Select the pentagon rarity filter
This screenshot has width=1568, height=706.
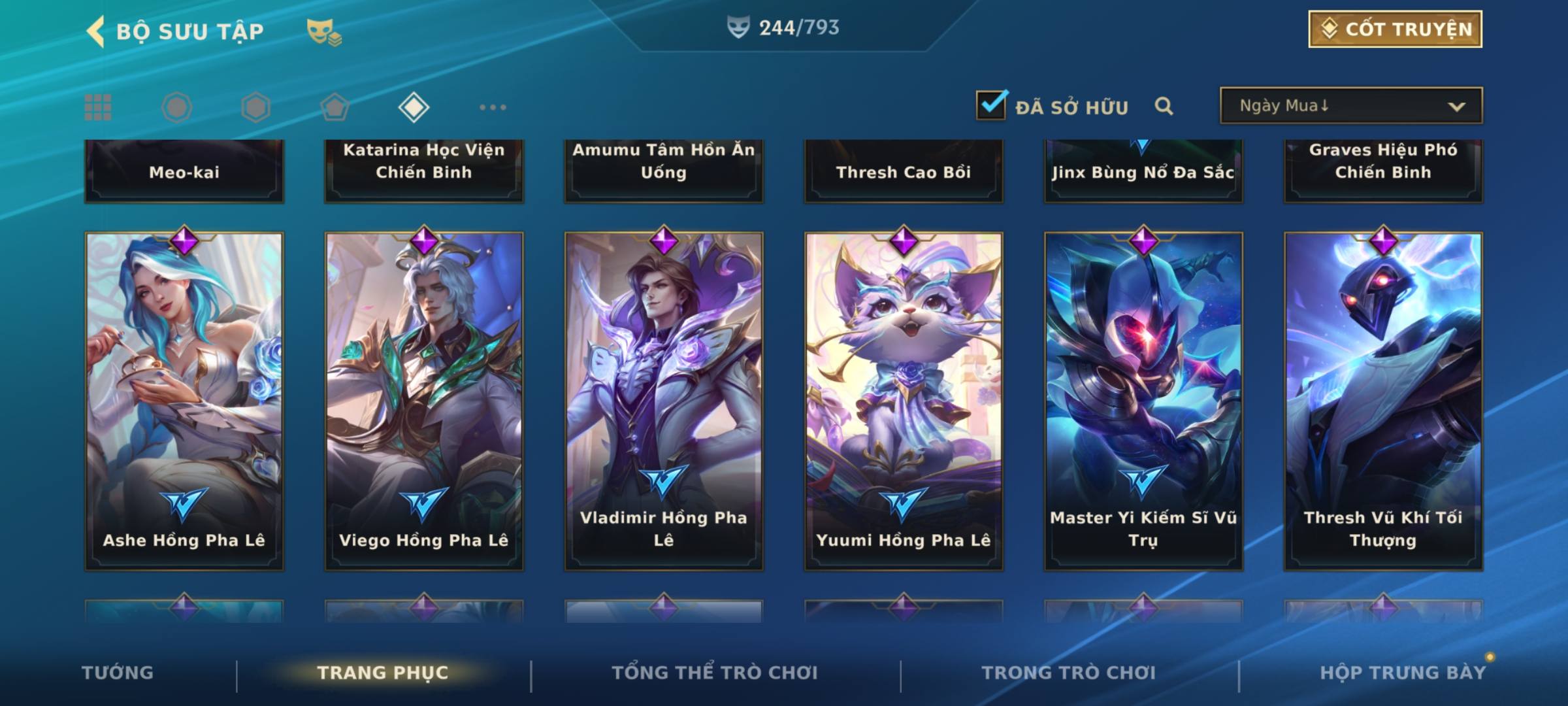tap(335, 107)
